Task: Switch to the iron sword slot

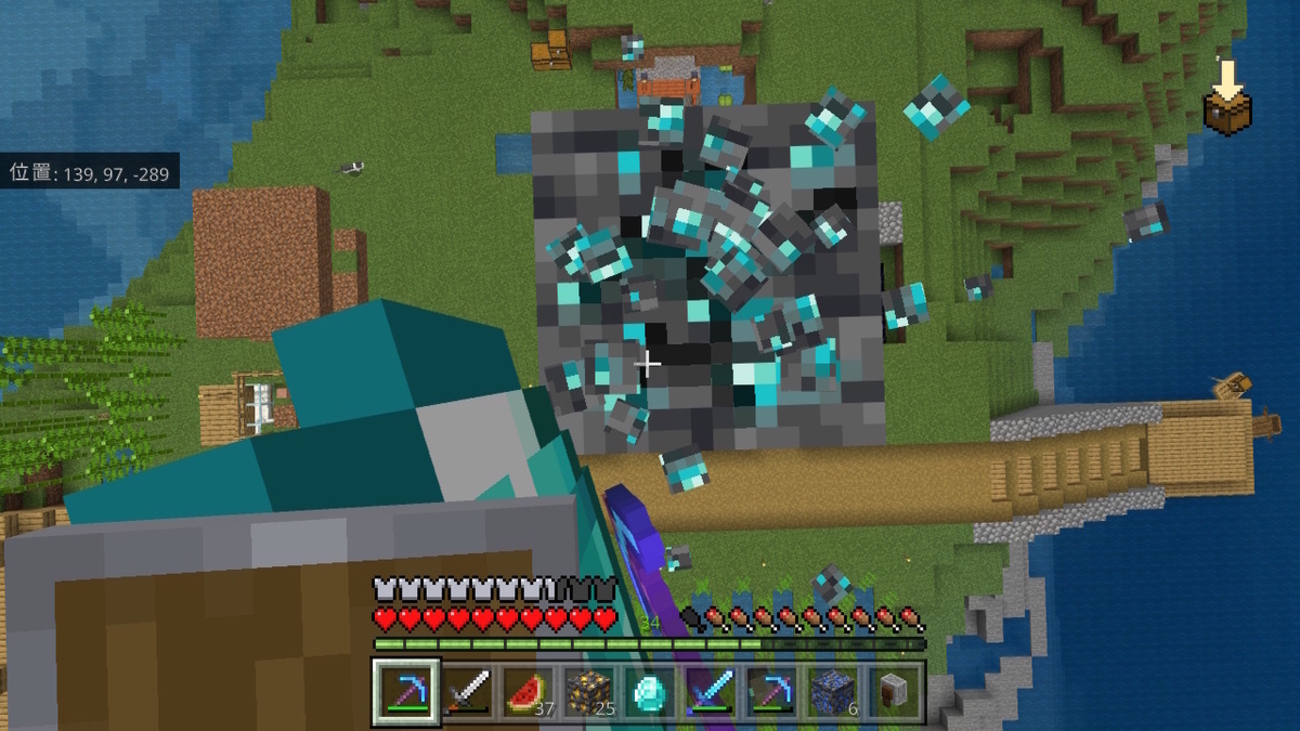Action: click(467, 690)
